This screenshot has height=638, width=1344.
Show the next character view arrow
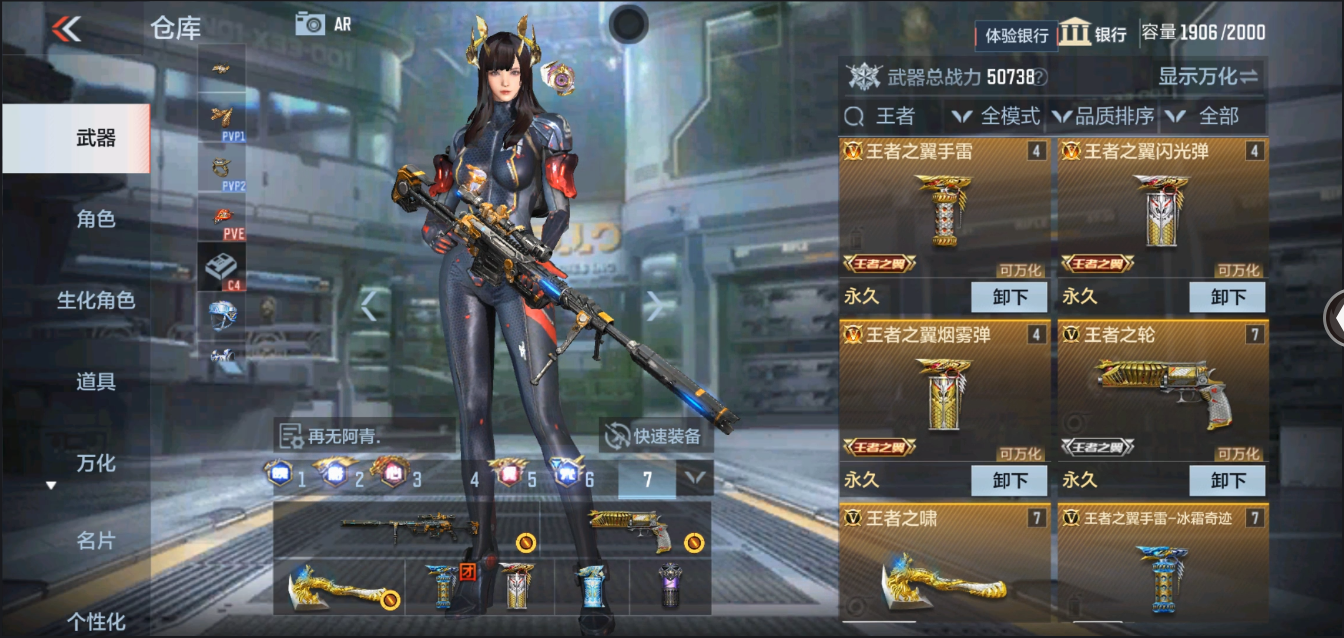655,305
